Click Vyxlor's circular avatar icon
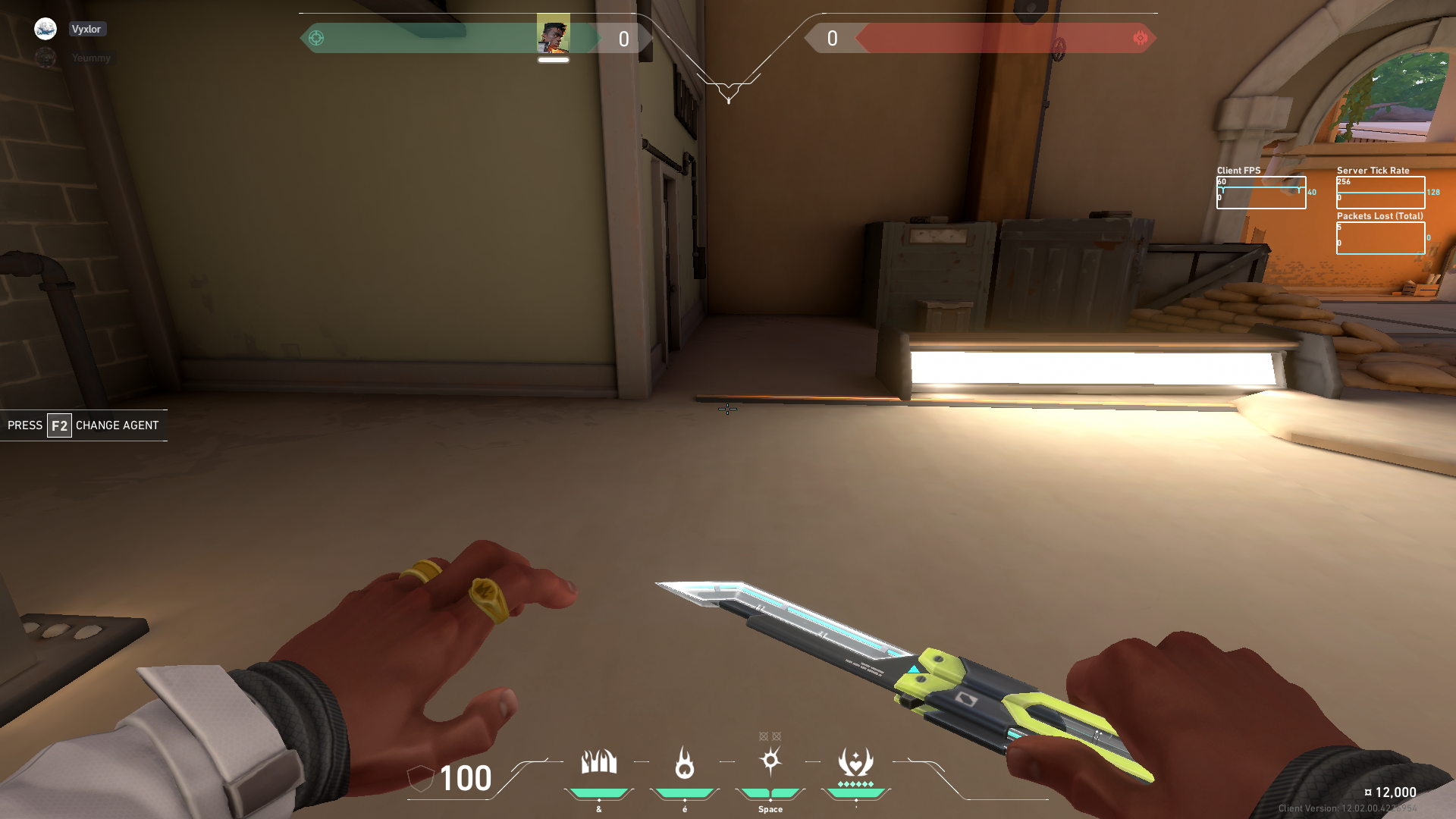The image size is (1456, 819). coord(45,28)
